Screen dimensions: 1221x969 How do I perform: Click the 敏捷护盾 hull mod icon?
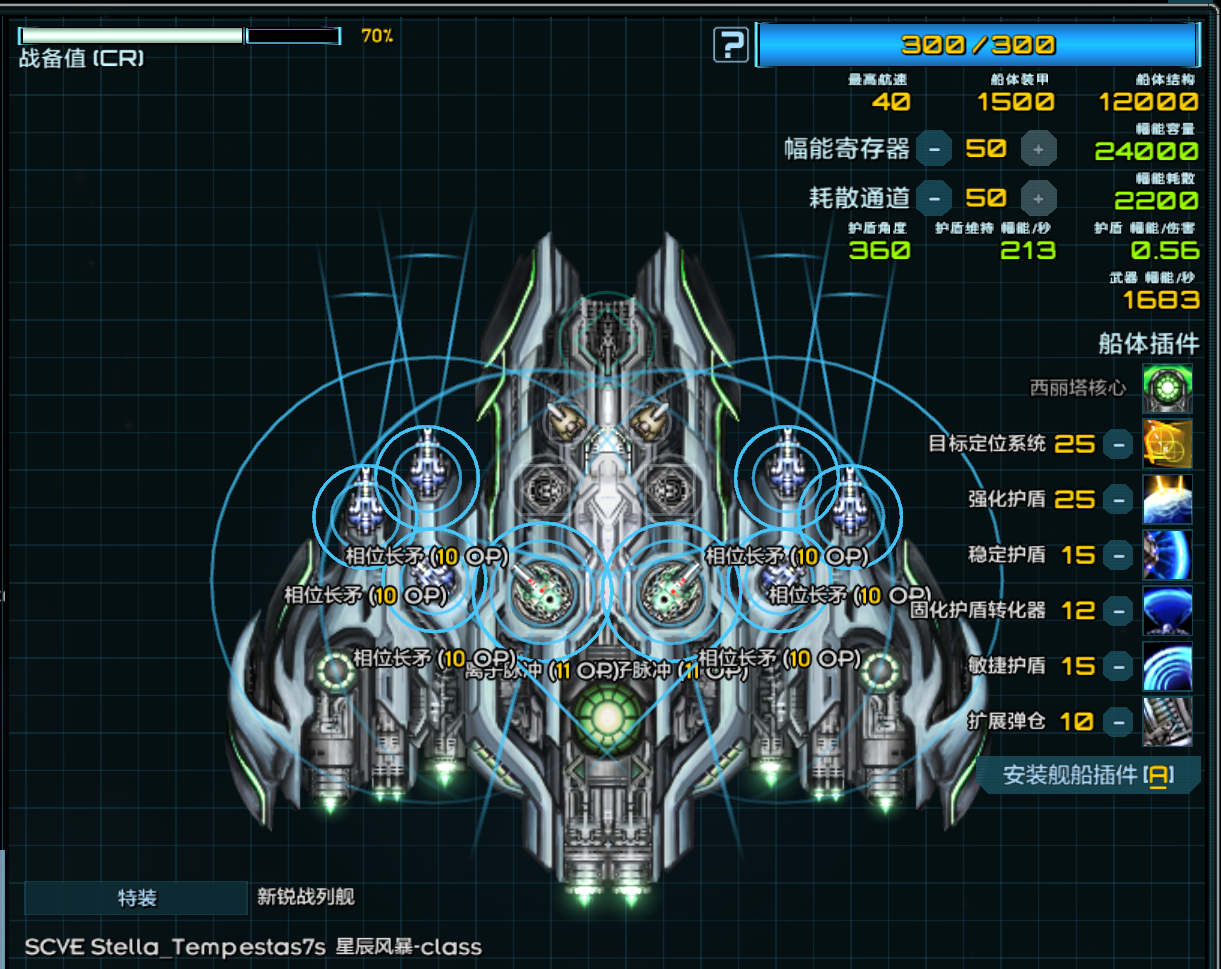[1167, 666]
